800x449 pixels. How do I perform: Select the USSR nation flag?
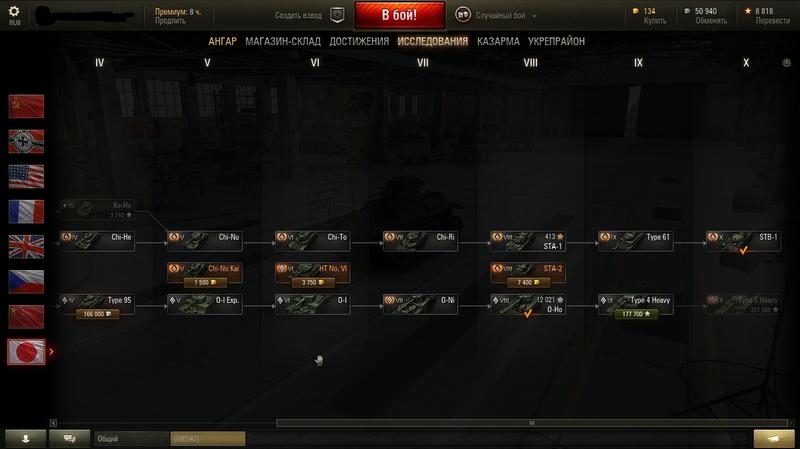pyautogui.click(x=27, y=106)
